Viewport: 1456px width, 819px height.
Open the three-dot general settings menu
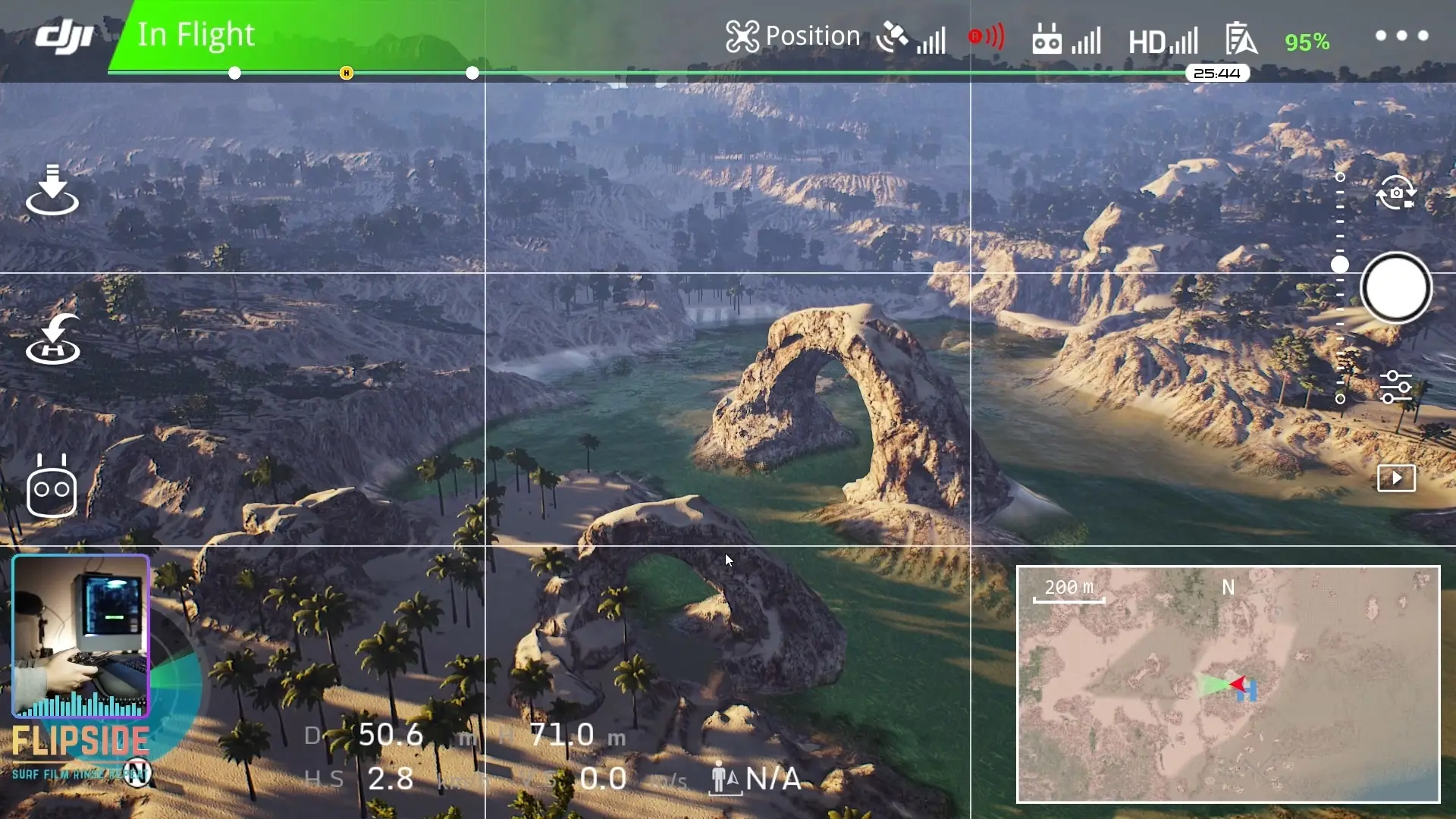1401,36
